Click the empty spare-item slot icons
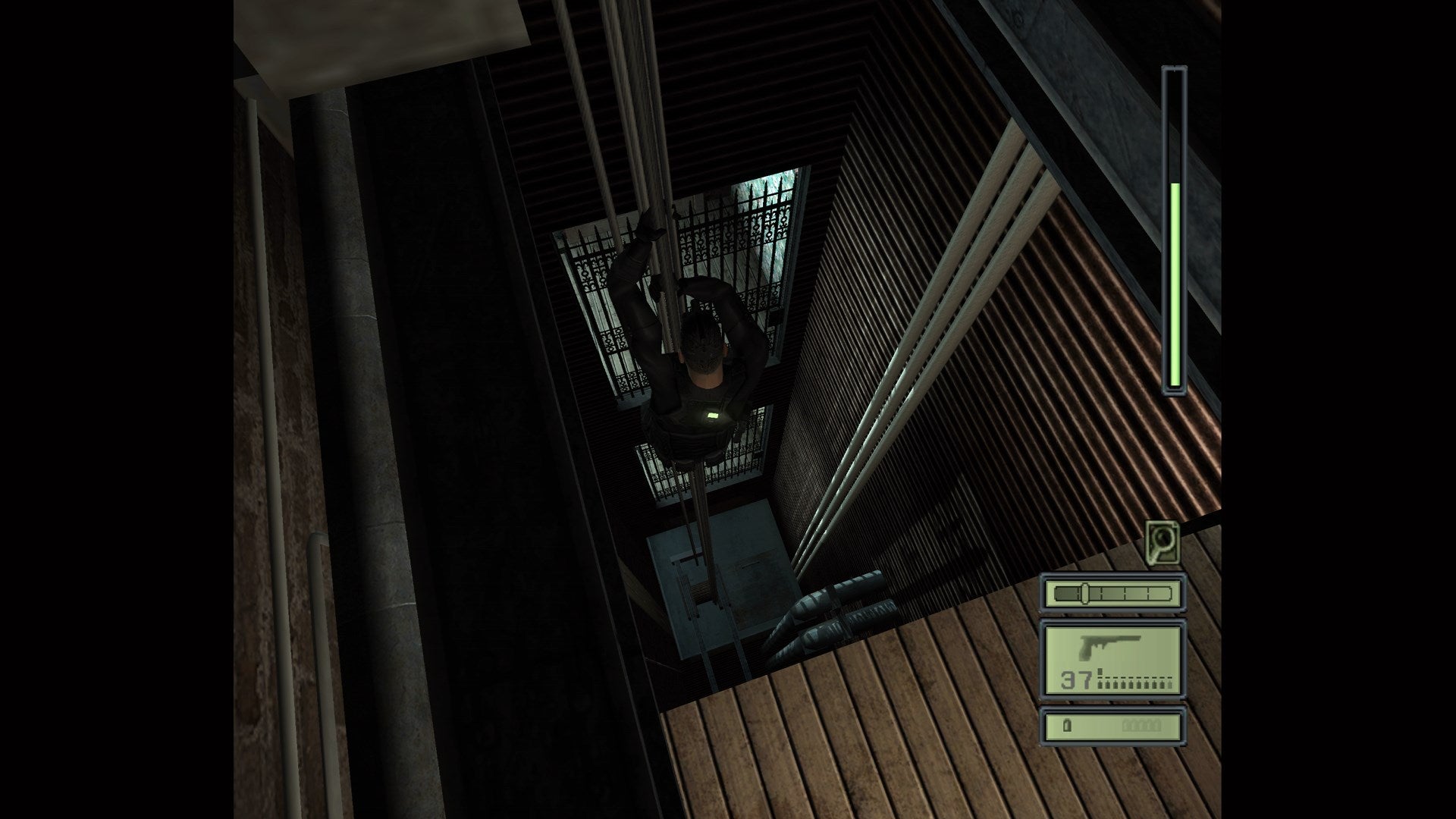1456x819 pixels. coord(1141,724)
